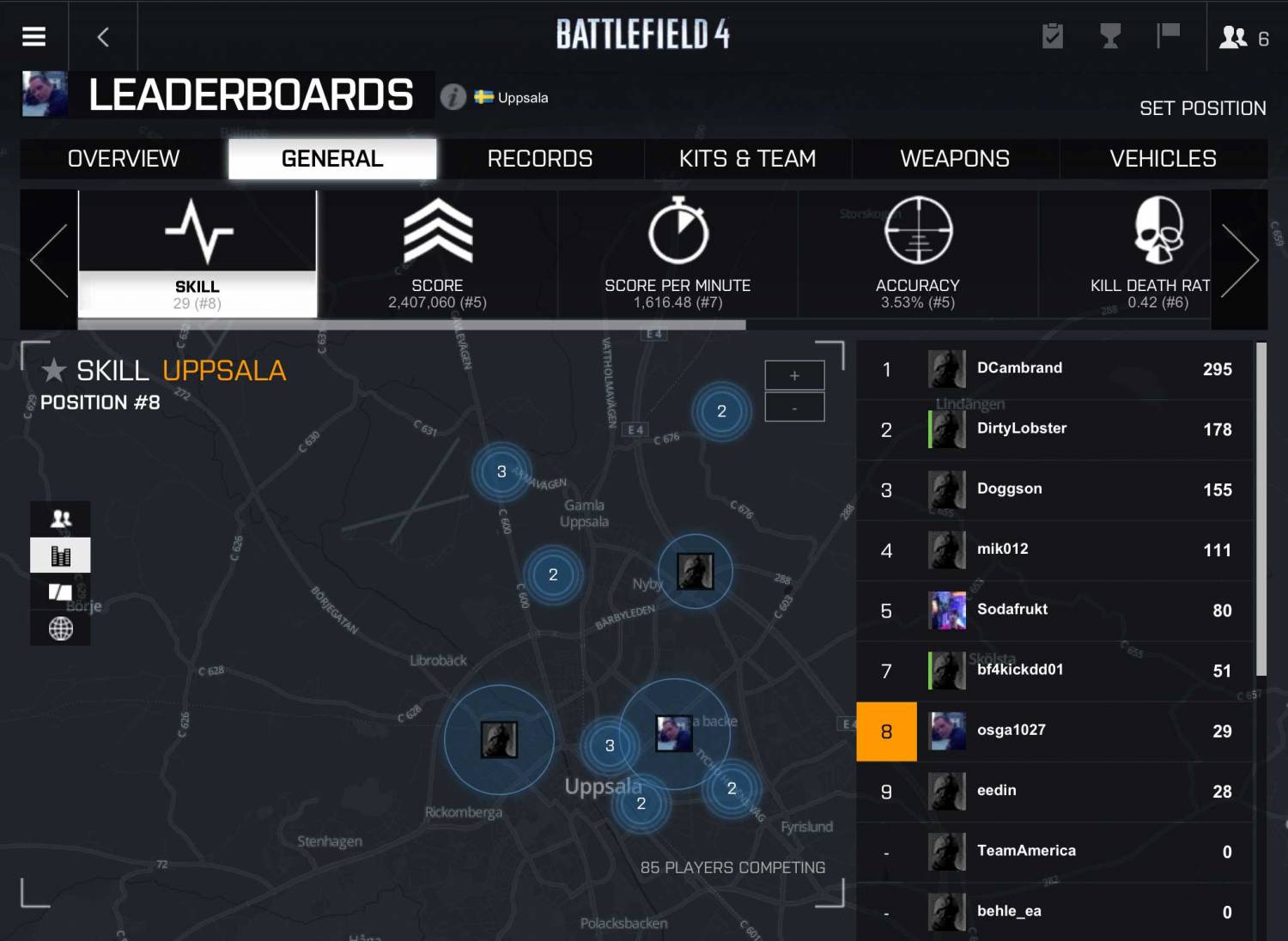Open the trophy icon in the top bar
The image size is (1288, 941).
click(1110, 36)
